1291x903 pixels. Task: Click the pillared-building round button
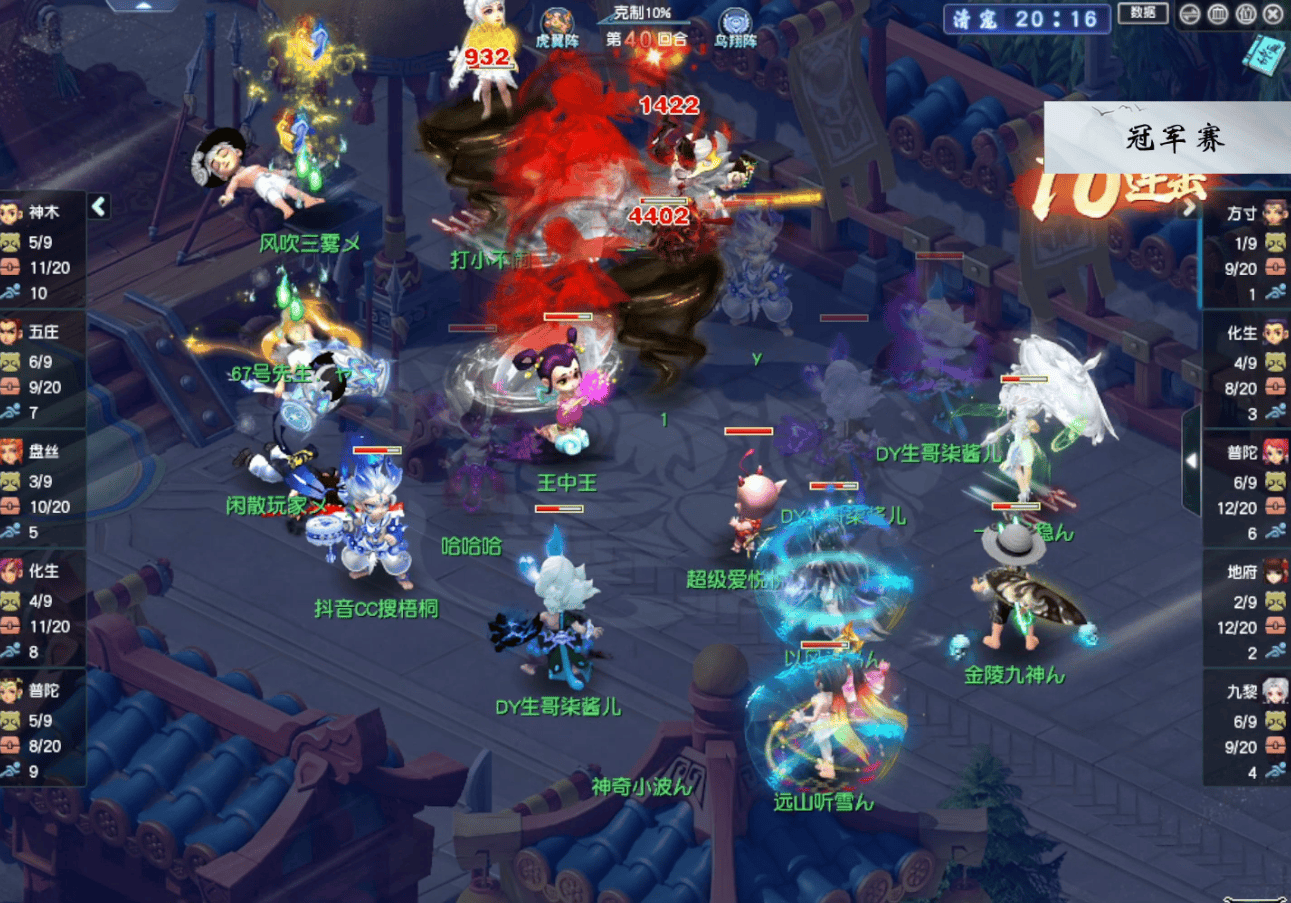1218,15
